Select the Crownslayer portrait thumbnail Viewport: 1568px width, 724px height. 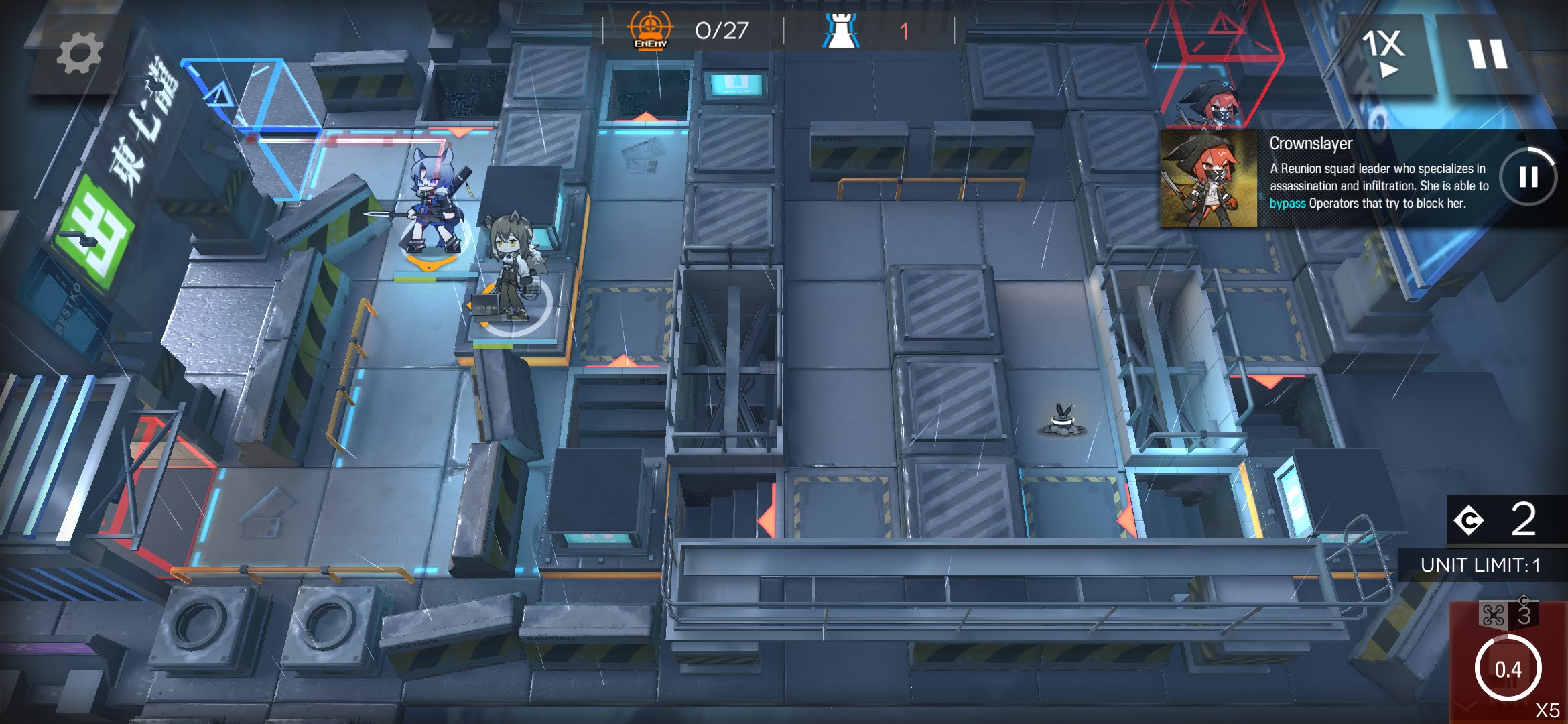[x=1209, y=179]
